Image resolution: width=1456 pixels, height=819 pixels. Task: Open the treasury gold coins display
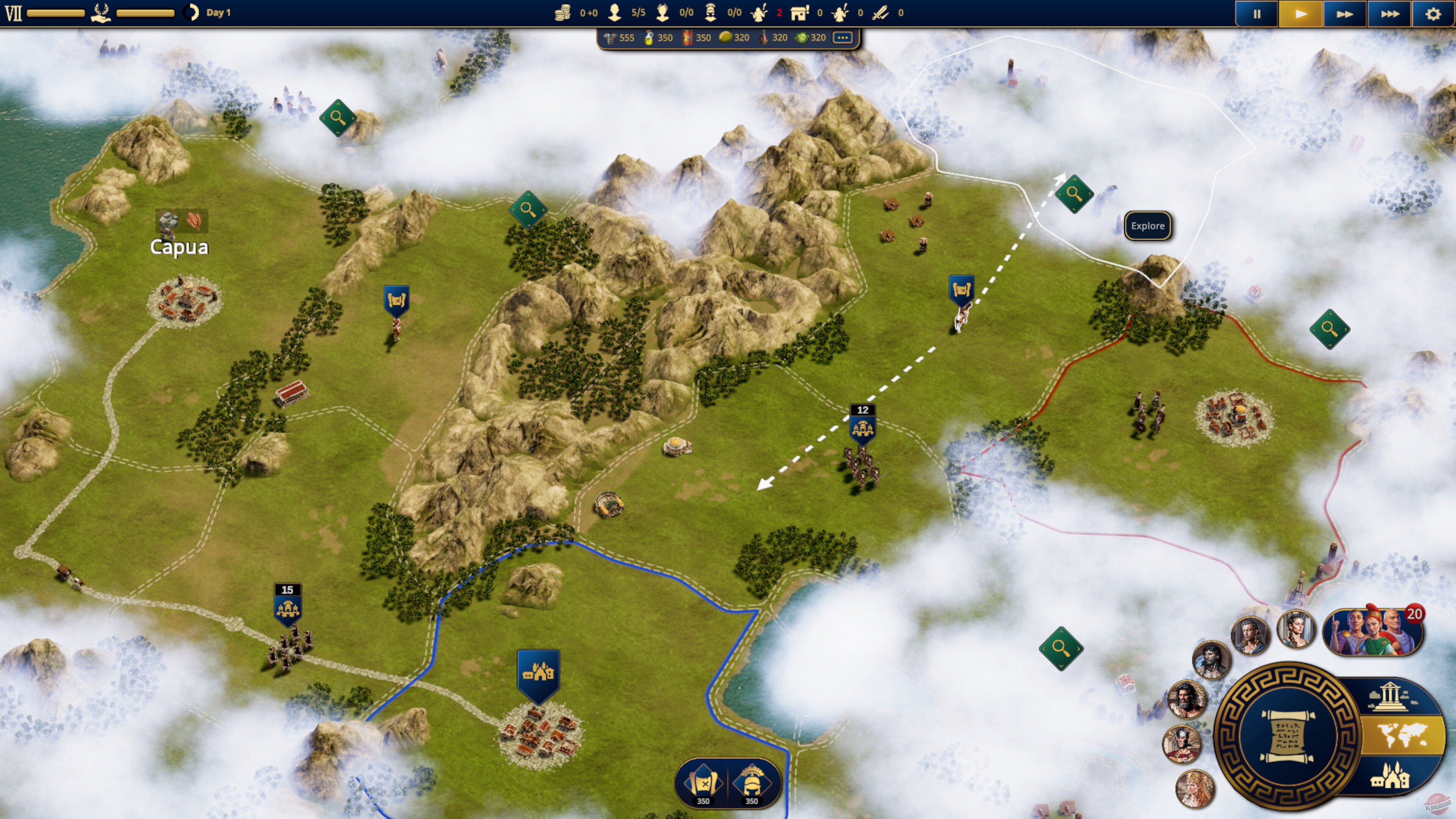563,13
